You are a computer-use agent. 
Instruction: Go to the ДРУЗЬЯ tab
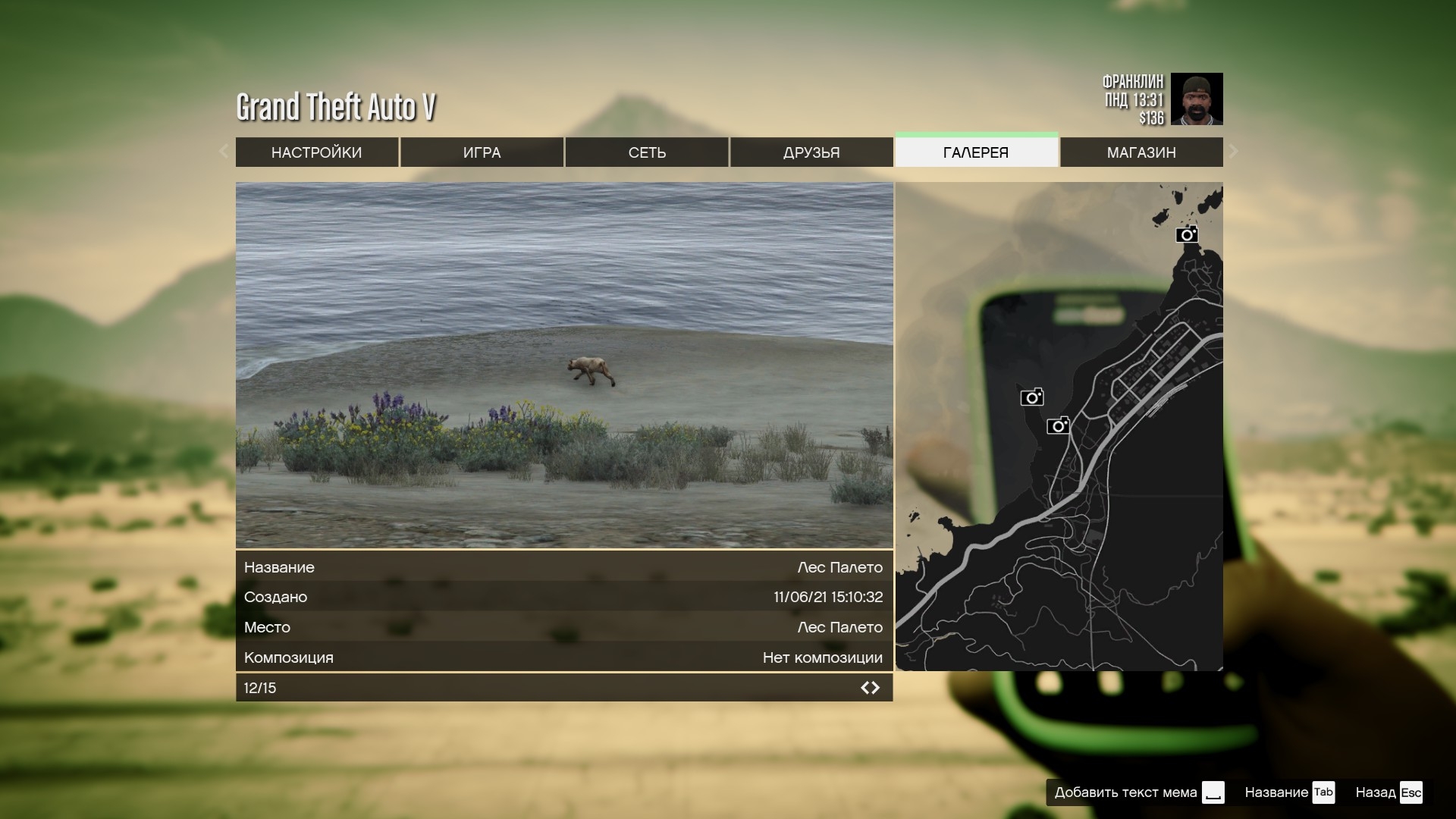[811, 152]
